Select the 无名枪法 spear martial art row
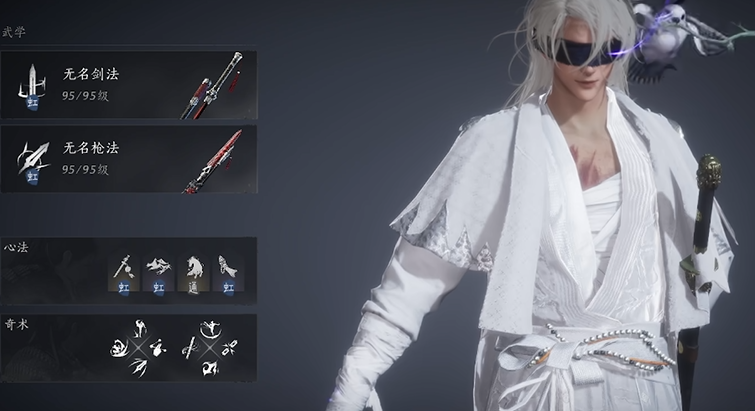Screen dimensions: 755x411 point(128,160)
